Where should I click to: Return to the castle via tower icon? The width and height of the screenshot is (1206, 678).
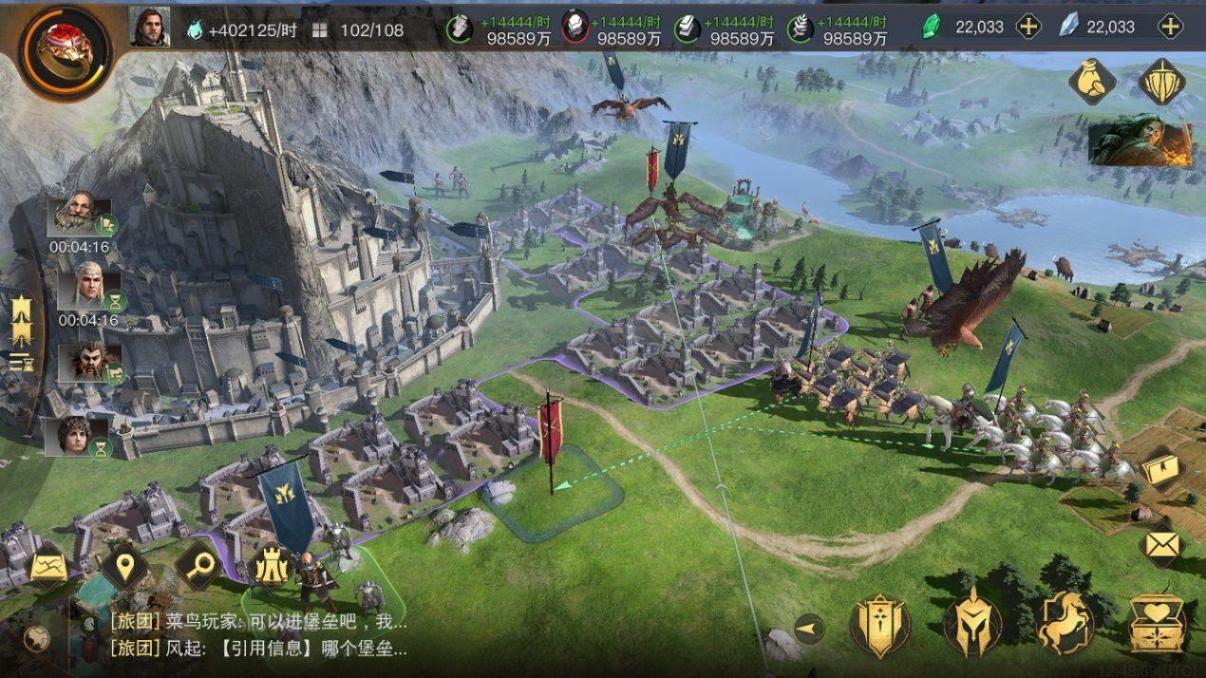tap(271, 567)
